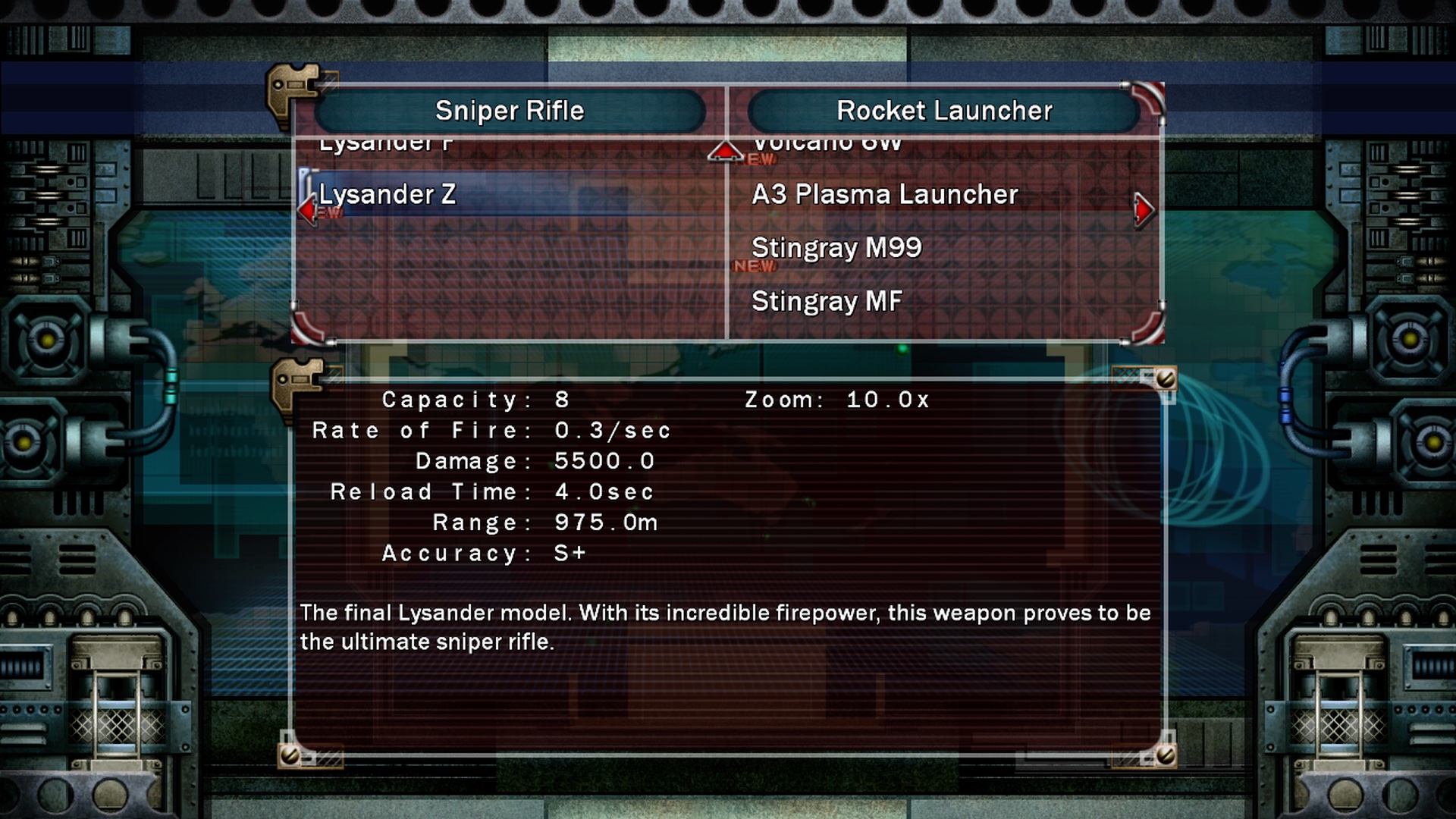Screen dimensions: 1456x819
Task: Click the red up arrow to scroll the list
Action: point(725,152)
